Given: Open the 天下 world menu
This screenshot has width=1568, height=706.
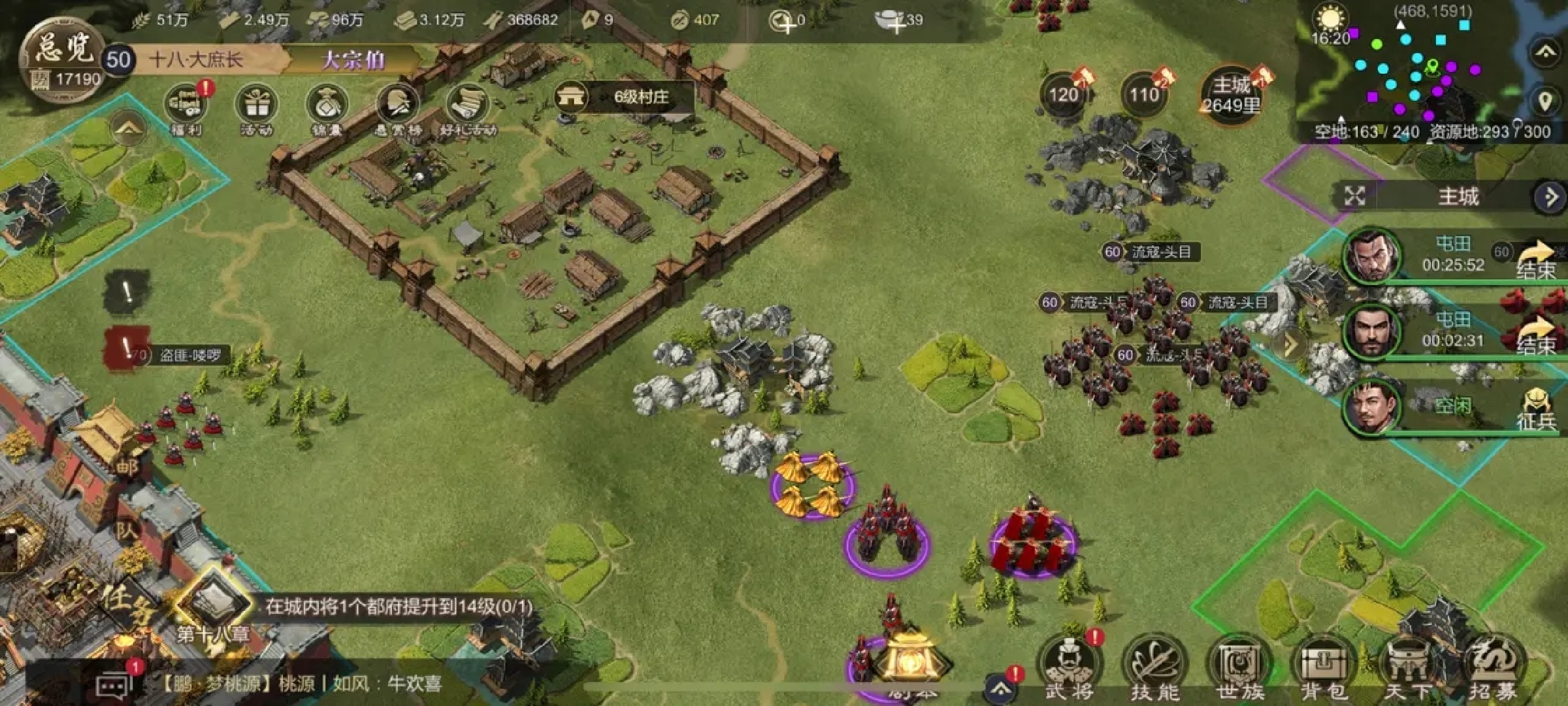Looking at the screenshot, I should click(1409, 667).
